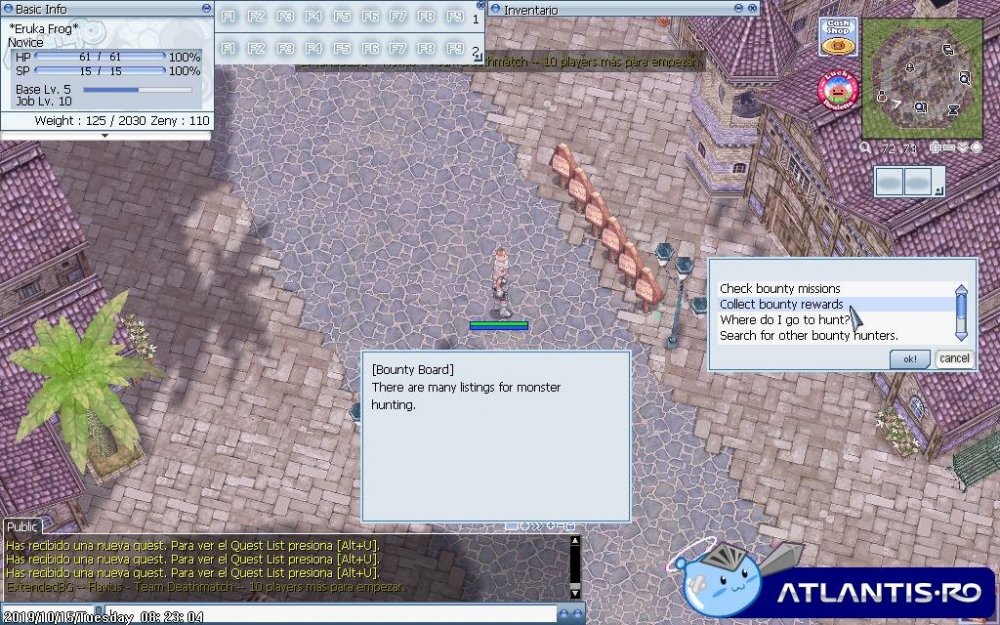Close the Inventario window
1000x625 pixels.
(x=754, y=9)
